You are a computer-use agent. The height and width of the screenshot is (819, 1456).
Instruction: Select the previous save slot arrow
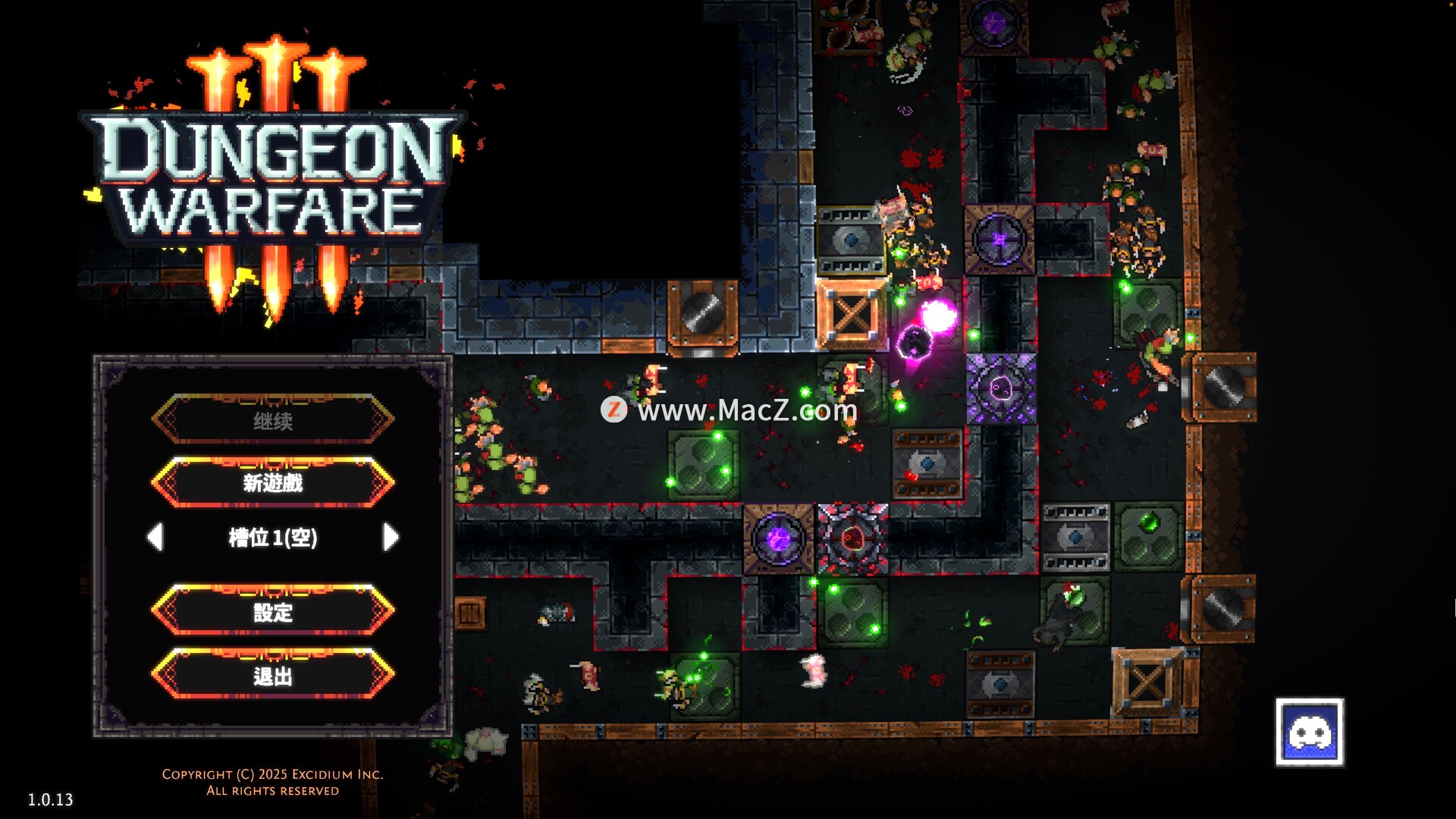pyautogui.click(x=155, y=537)
